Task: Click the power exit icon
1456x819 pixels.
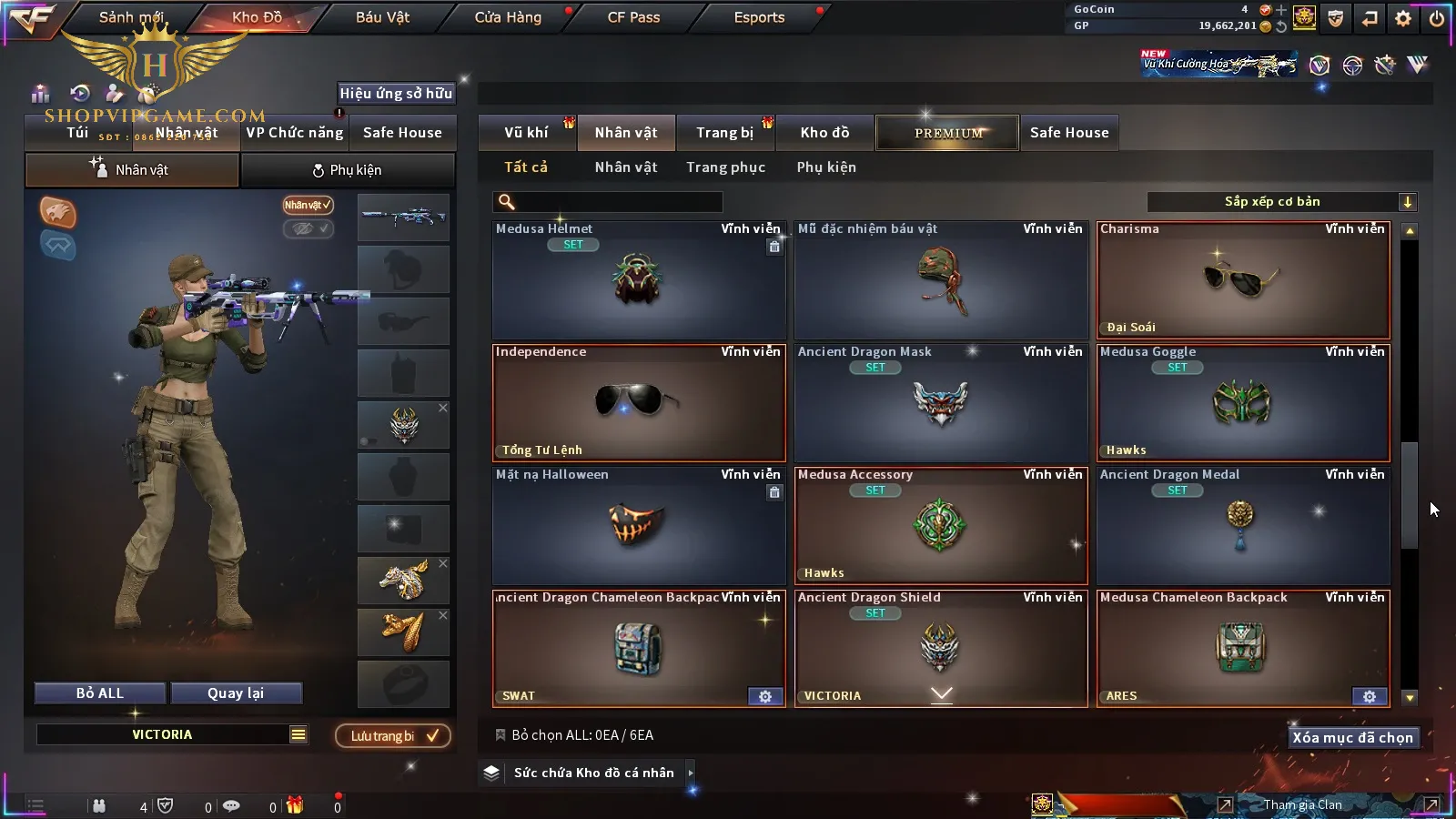Action: 1437,18
